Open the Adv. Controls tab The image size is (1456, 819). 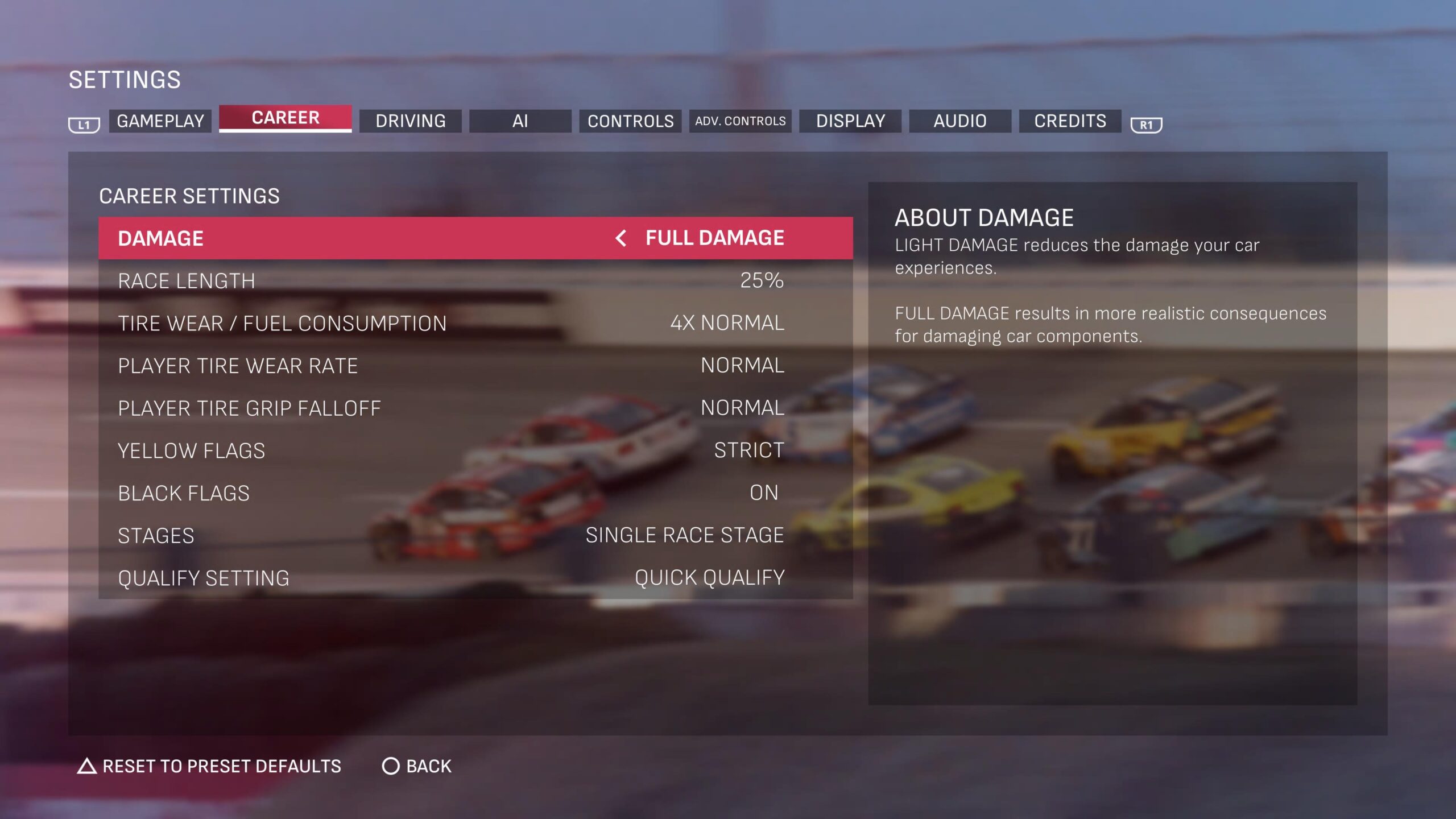[740, 121]
